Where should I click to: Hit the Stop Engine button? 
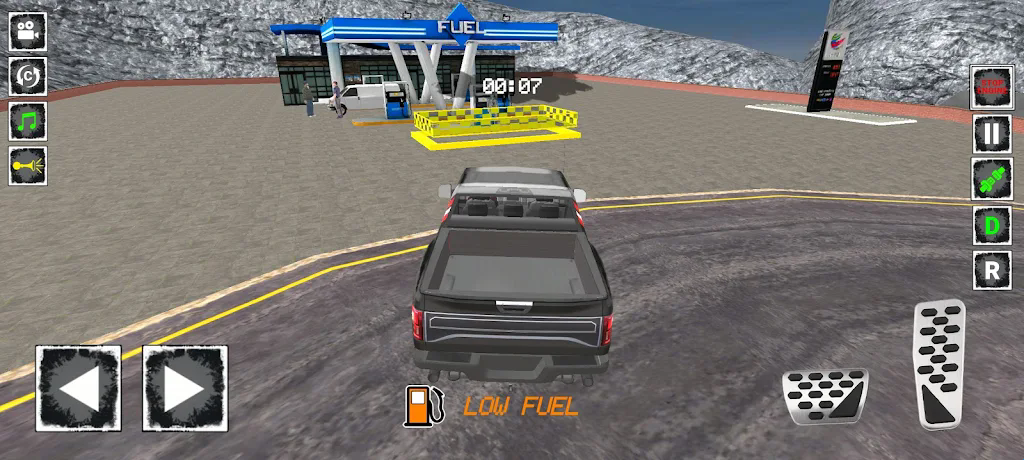992,88
